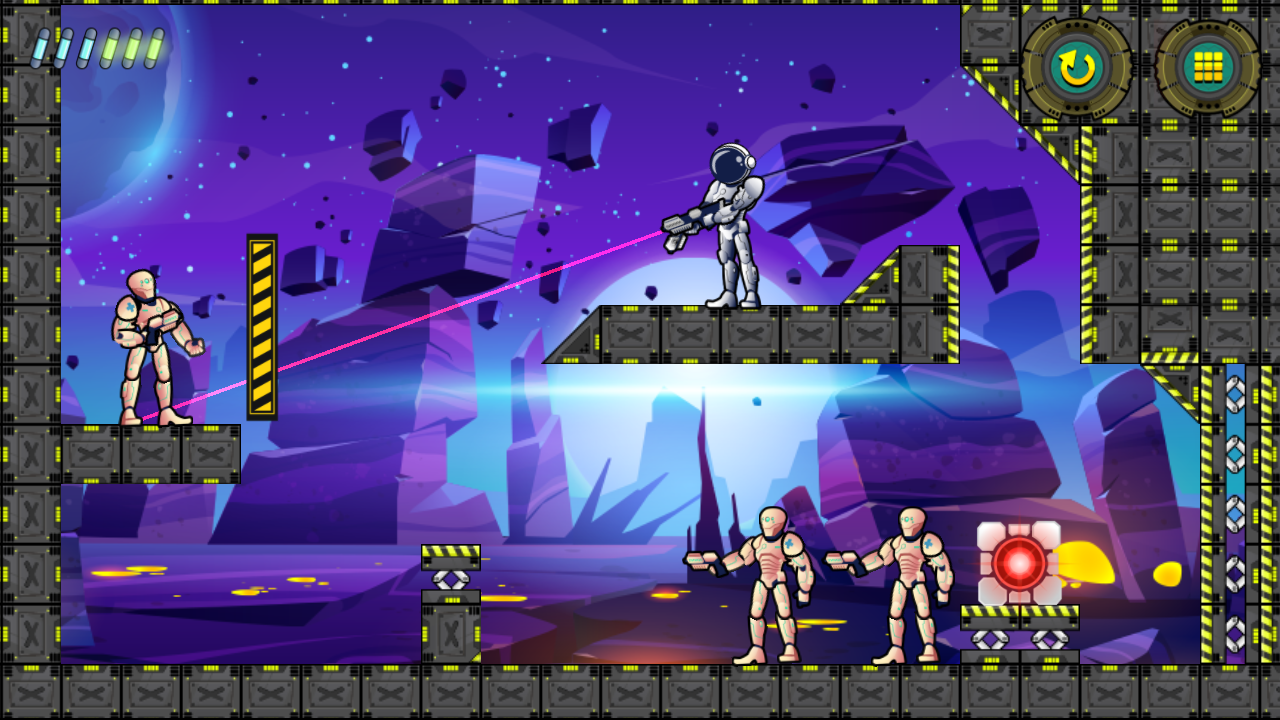Click the last green ammo capsule

152,47
